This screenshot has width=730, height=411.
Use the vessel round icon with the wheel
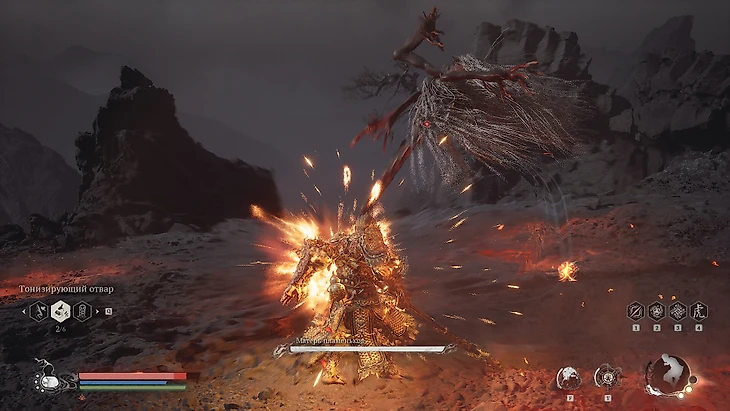point(606,377)
